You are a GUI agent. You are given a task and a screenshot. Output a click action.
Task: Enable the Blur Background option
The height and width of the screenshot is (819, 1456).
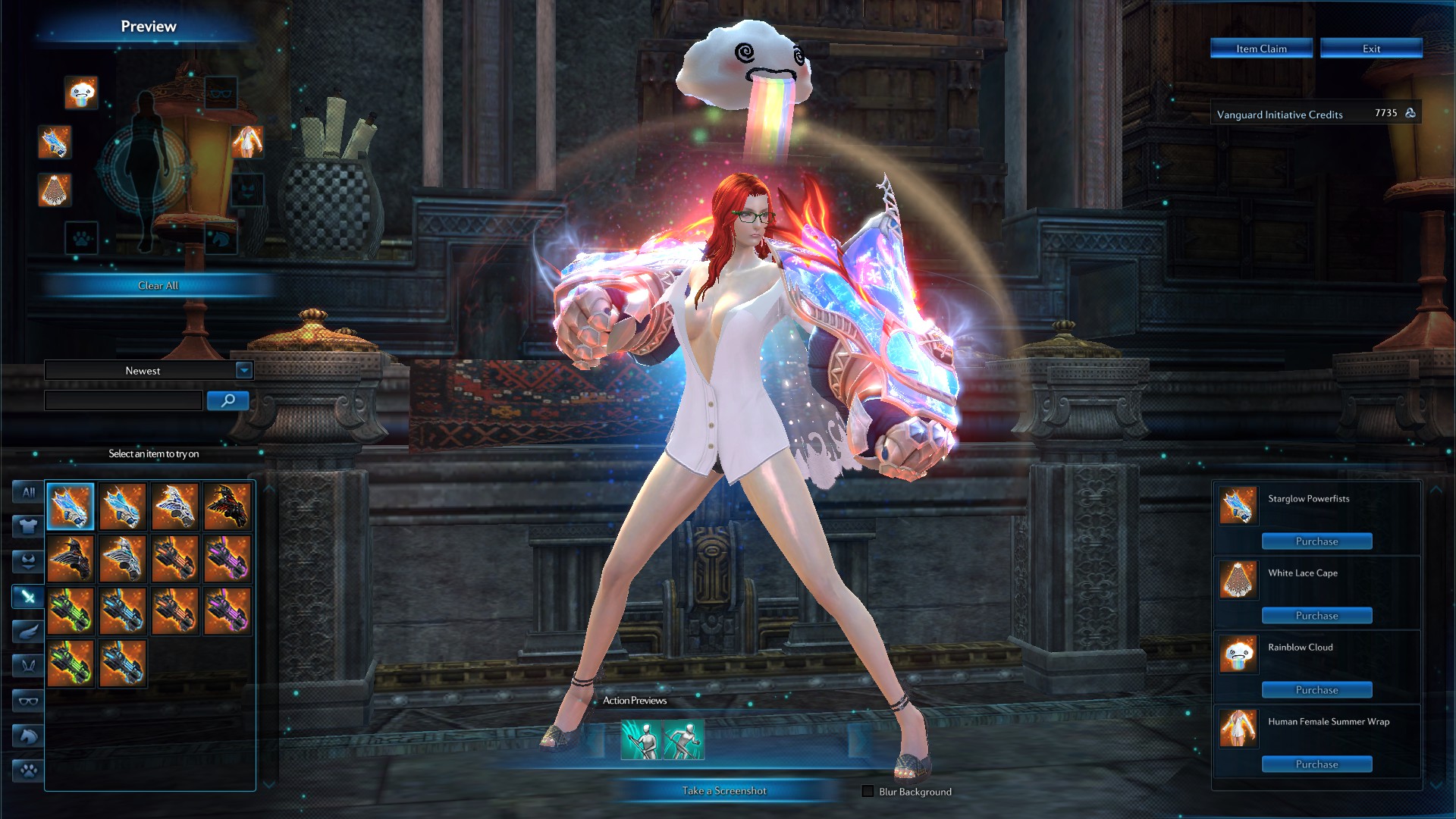866,791
